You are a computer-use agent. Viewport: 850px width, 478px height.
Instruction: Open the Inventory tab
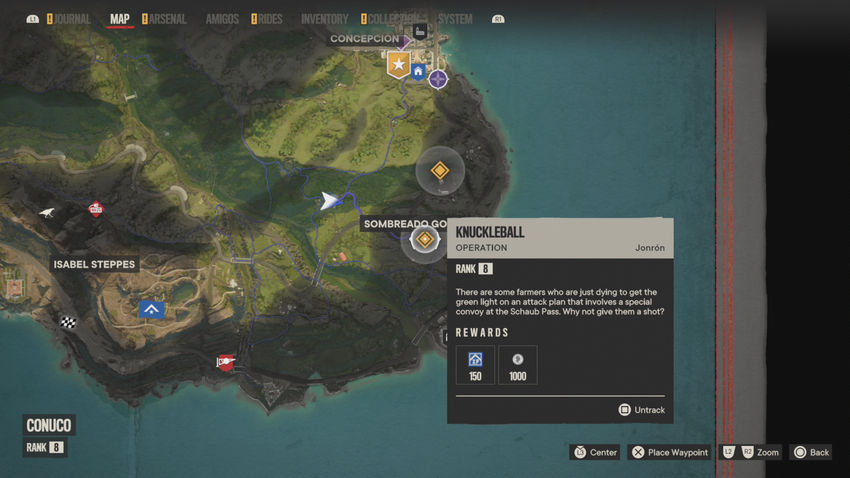pyautogui.click(x=324, y=19)
